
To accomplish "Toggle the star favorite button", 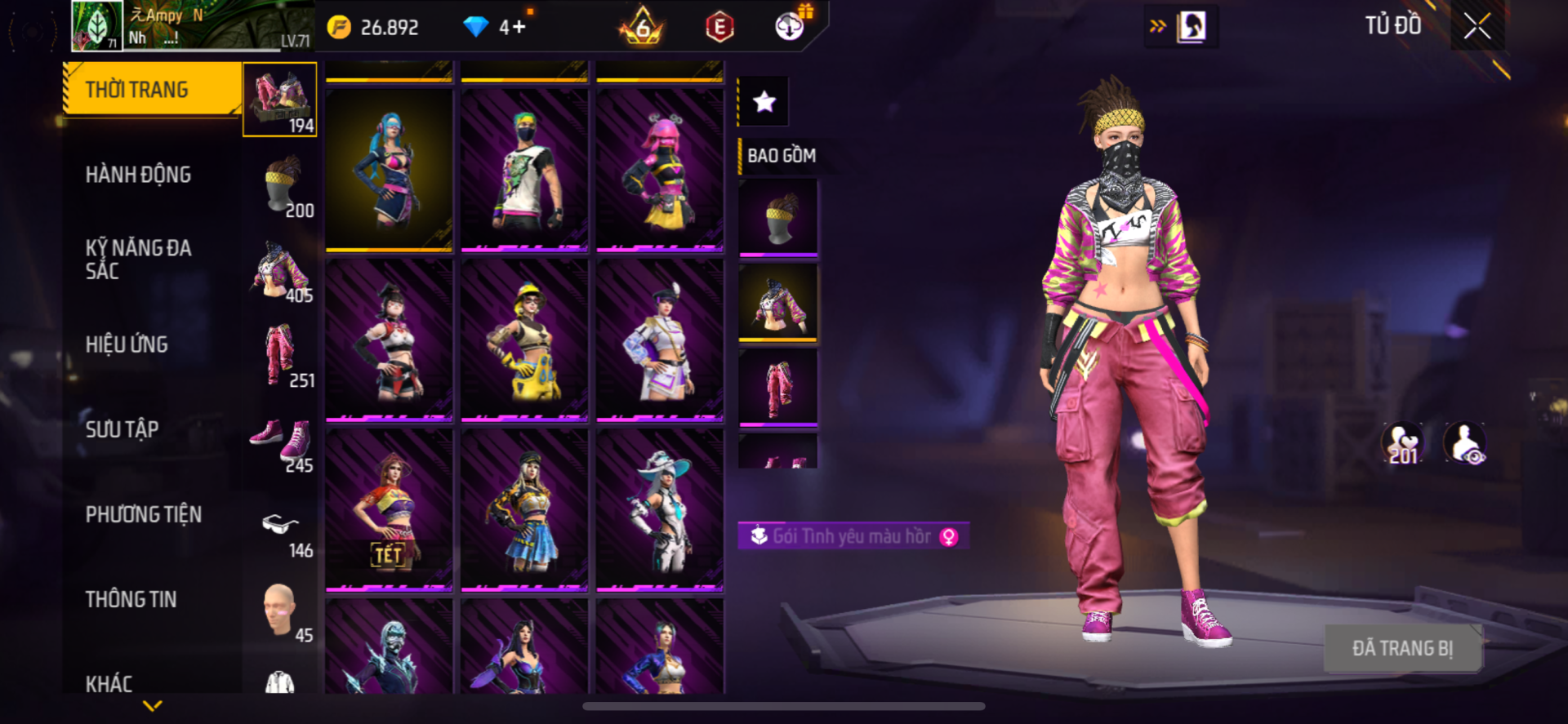I will coord(764,102).
